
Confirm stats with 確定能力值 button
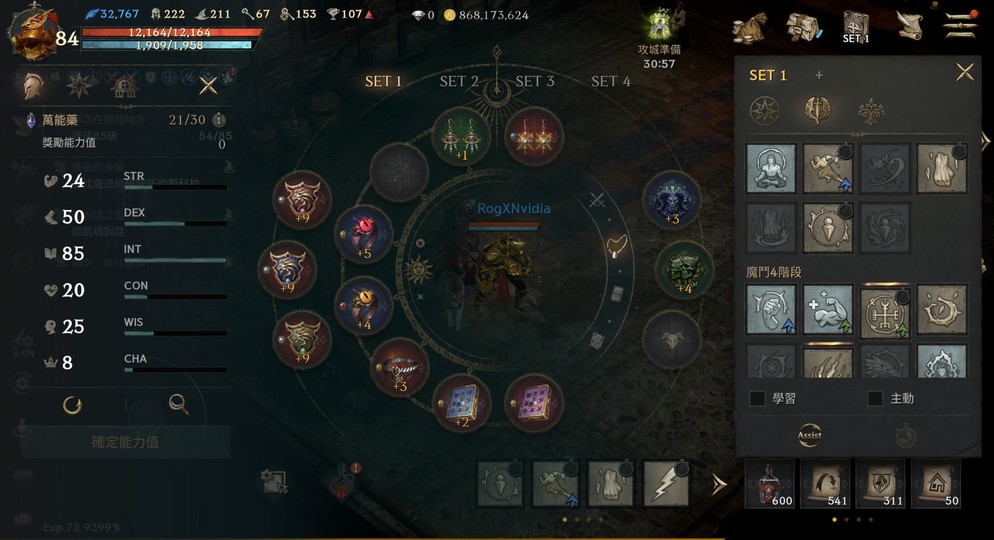point(125,441)
